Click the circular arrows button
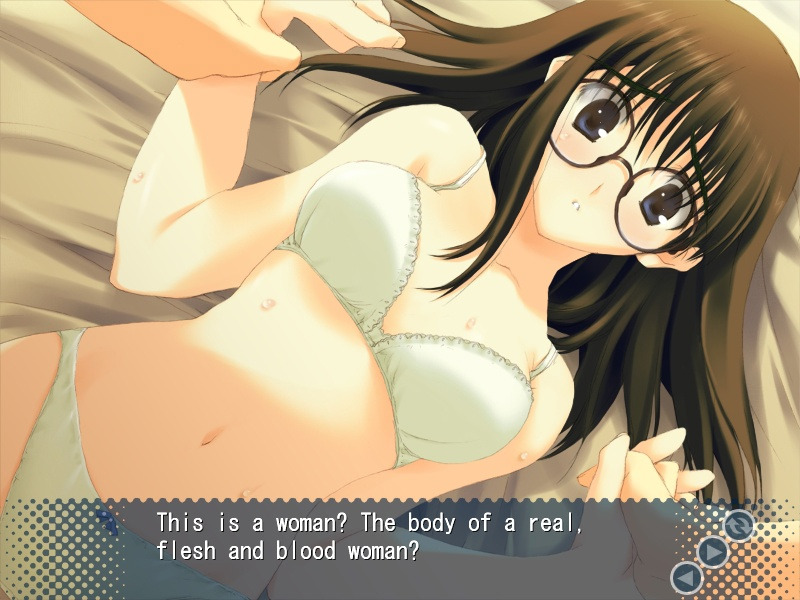 coord(738,525)
